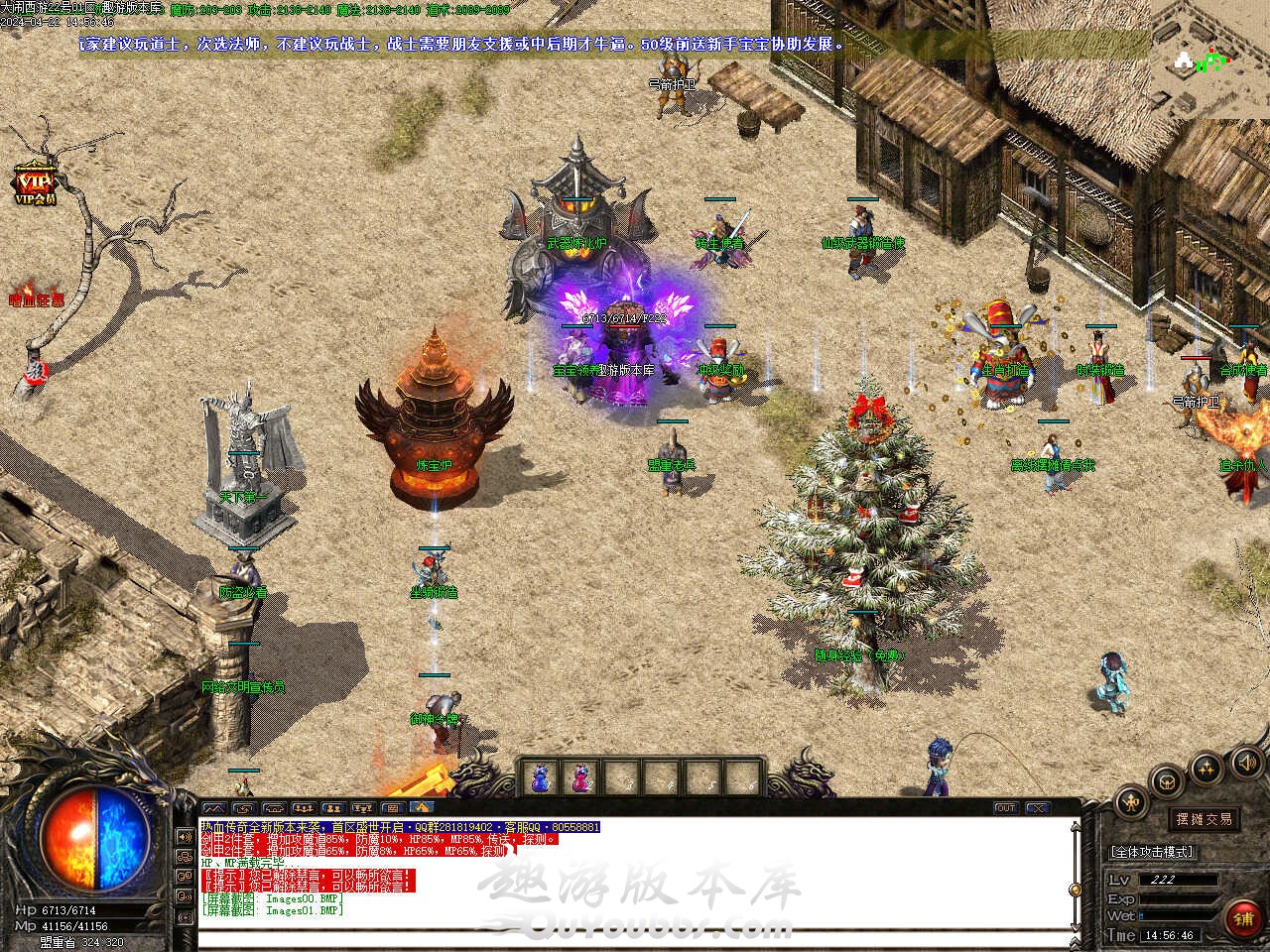Screen dimensions: 1270x952
Task: Toggle the 全体攻击模式 attack mode label
Action: tap(1151, 852)
